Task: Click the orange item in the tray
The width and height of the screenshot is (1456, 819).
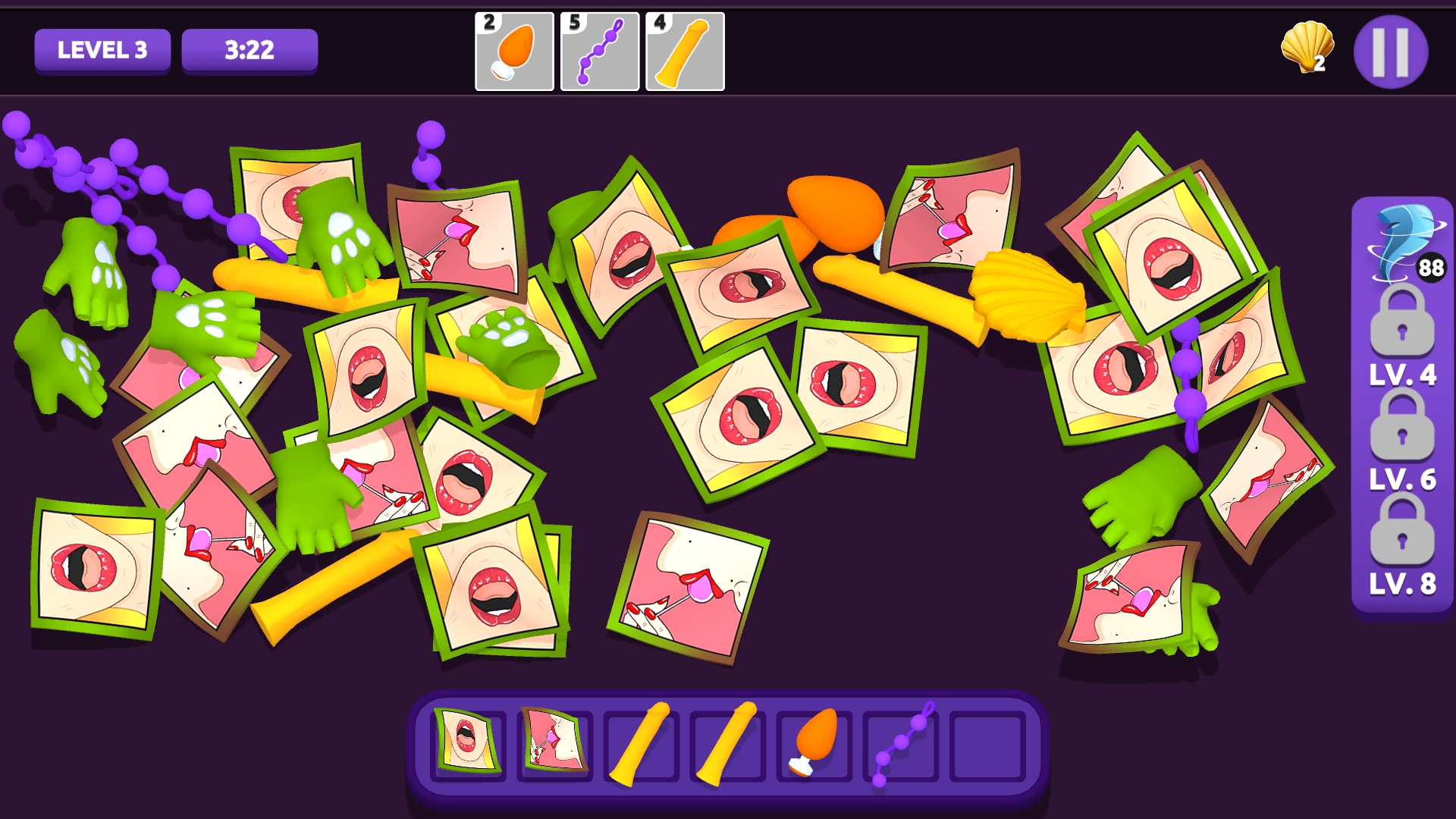Action: [815, 741]
